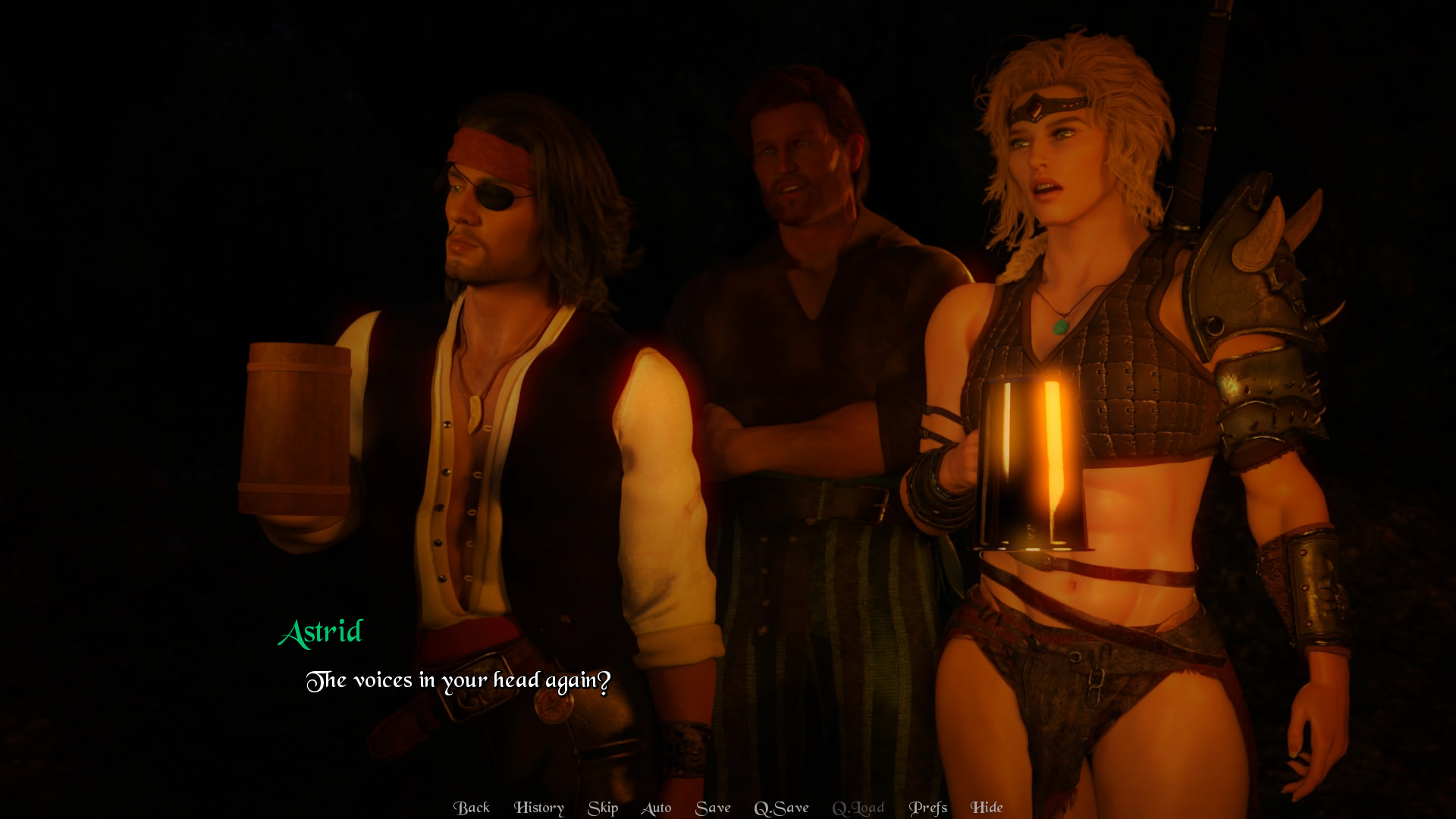
Task: Click Back to rewind dialogue
Action: (472, 808)
